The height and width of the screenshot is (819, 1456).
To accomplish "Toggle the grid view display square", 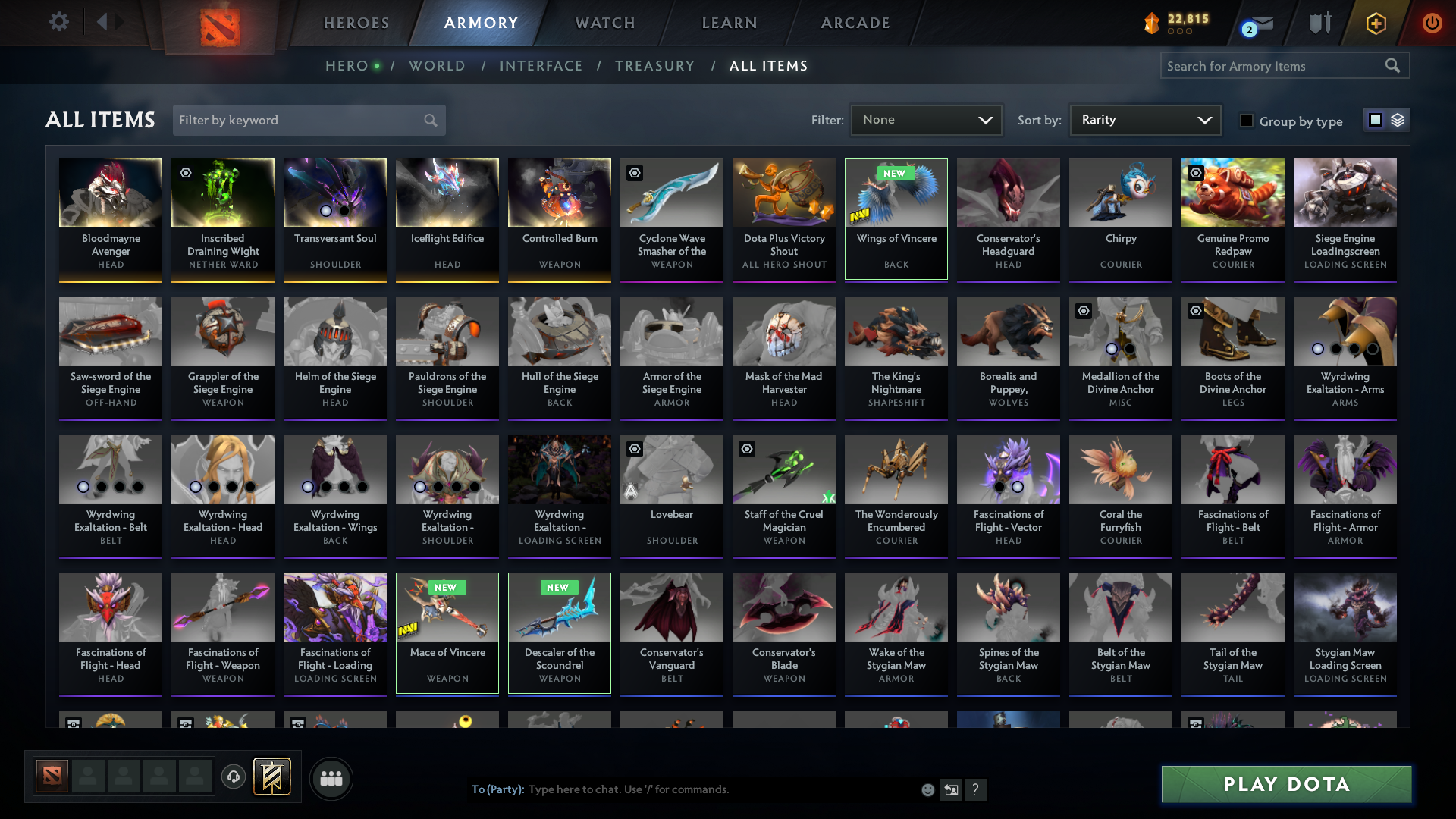I will coord(1375,119).
